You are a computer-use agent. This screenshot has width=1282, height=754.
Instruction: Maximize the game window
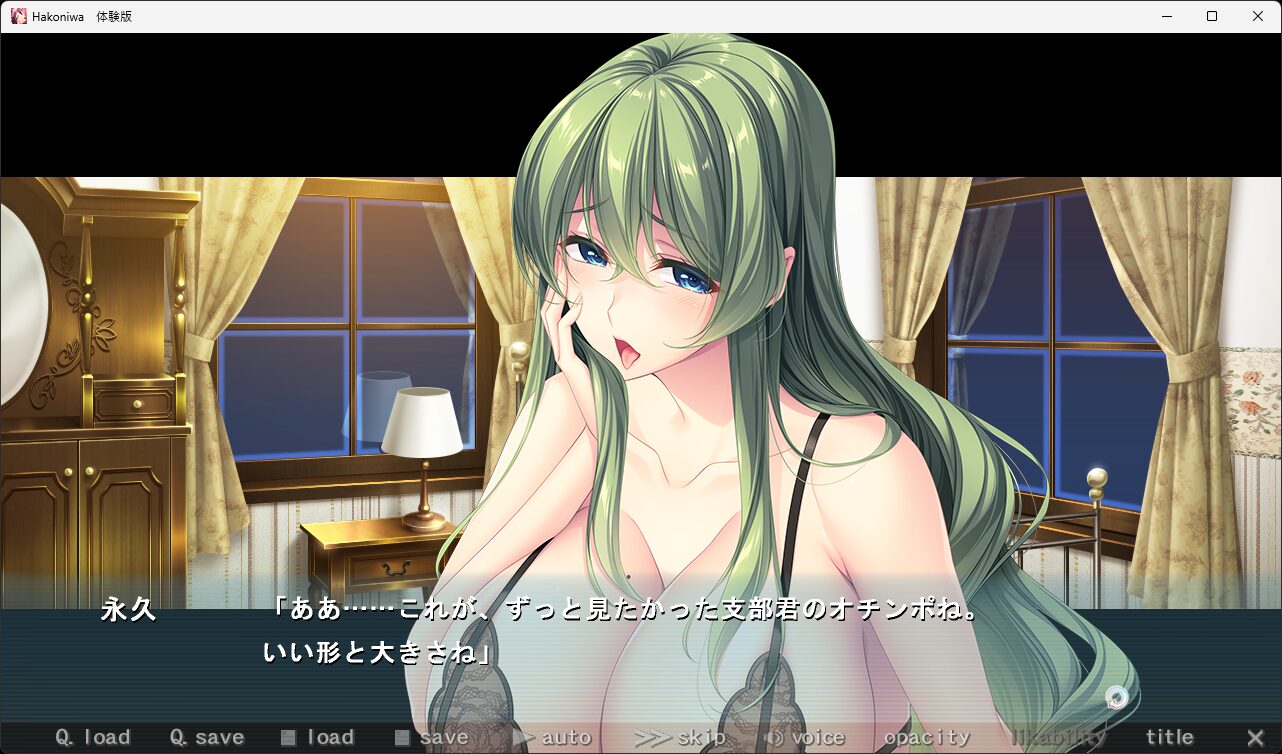(1212, 16)
